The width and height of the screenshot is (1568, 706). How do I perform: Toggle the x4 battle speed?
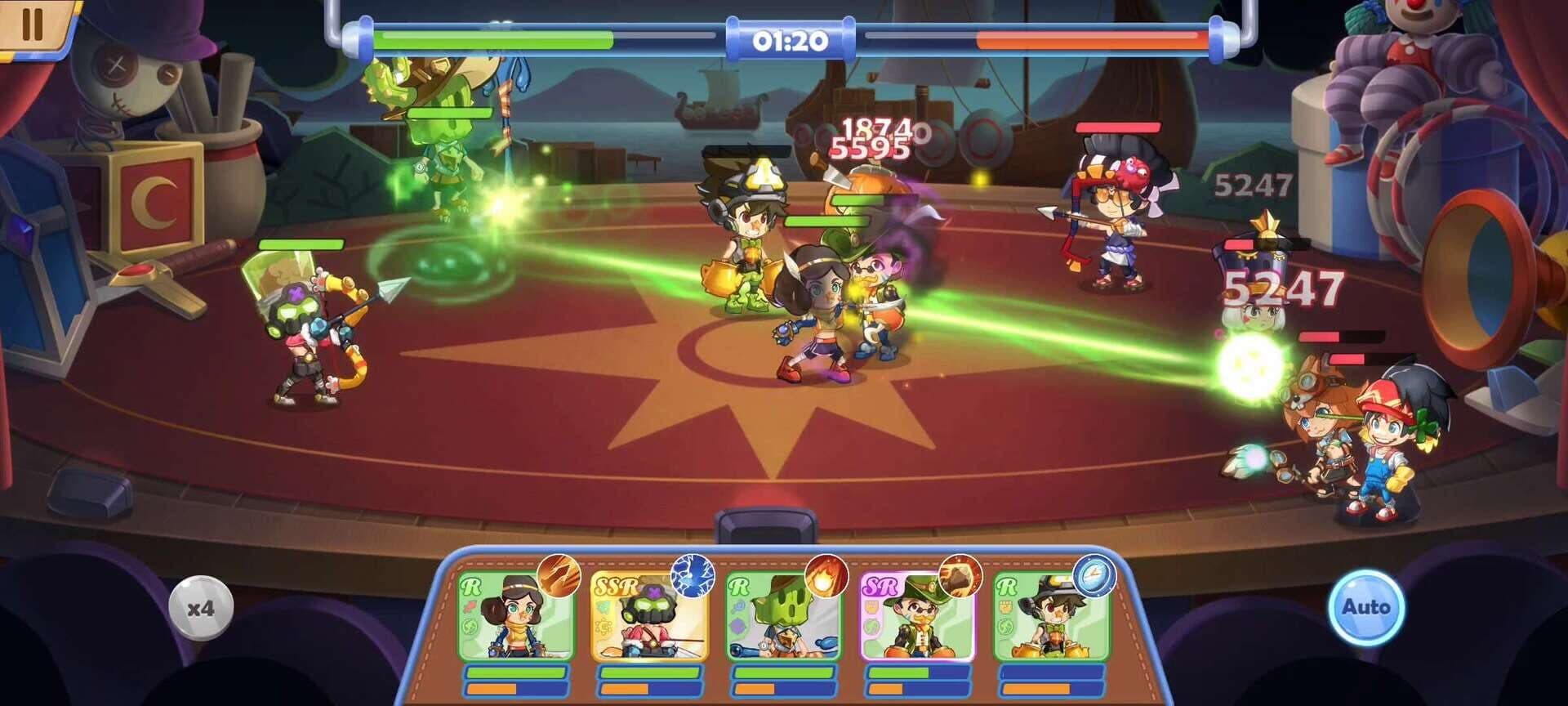[201, 608]
